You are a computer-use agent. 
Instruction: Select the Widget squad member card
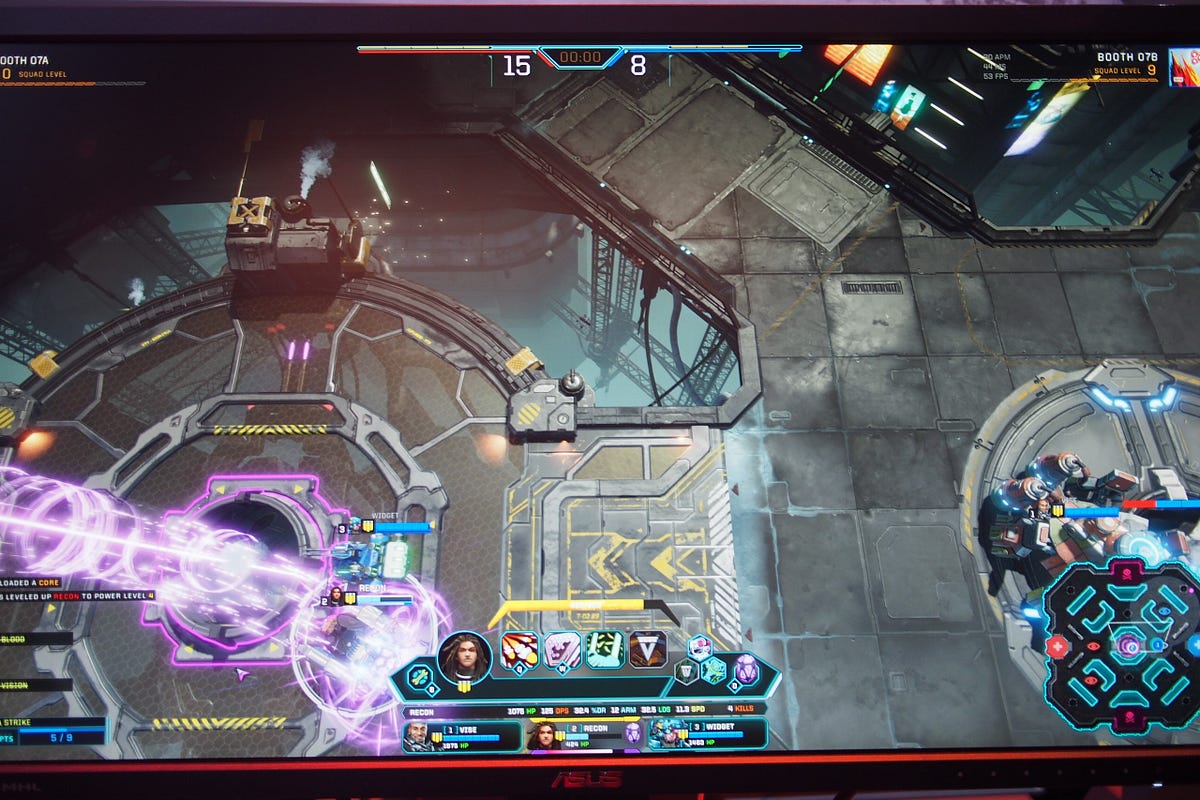coord(706,735)
